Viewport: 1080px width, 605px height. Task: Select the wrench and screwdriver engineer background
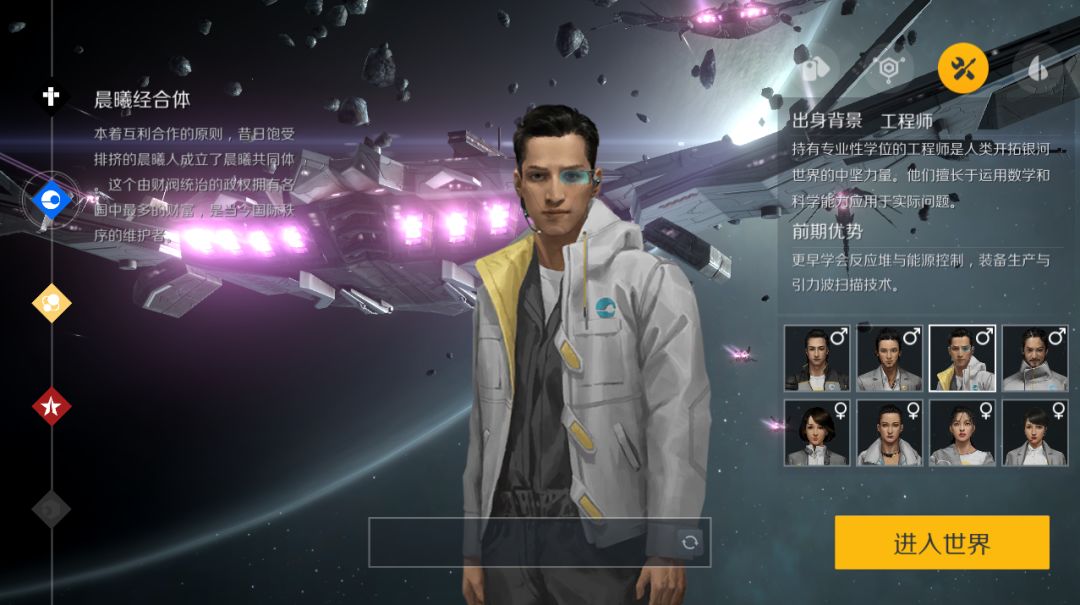[962, 67]
